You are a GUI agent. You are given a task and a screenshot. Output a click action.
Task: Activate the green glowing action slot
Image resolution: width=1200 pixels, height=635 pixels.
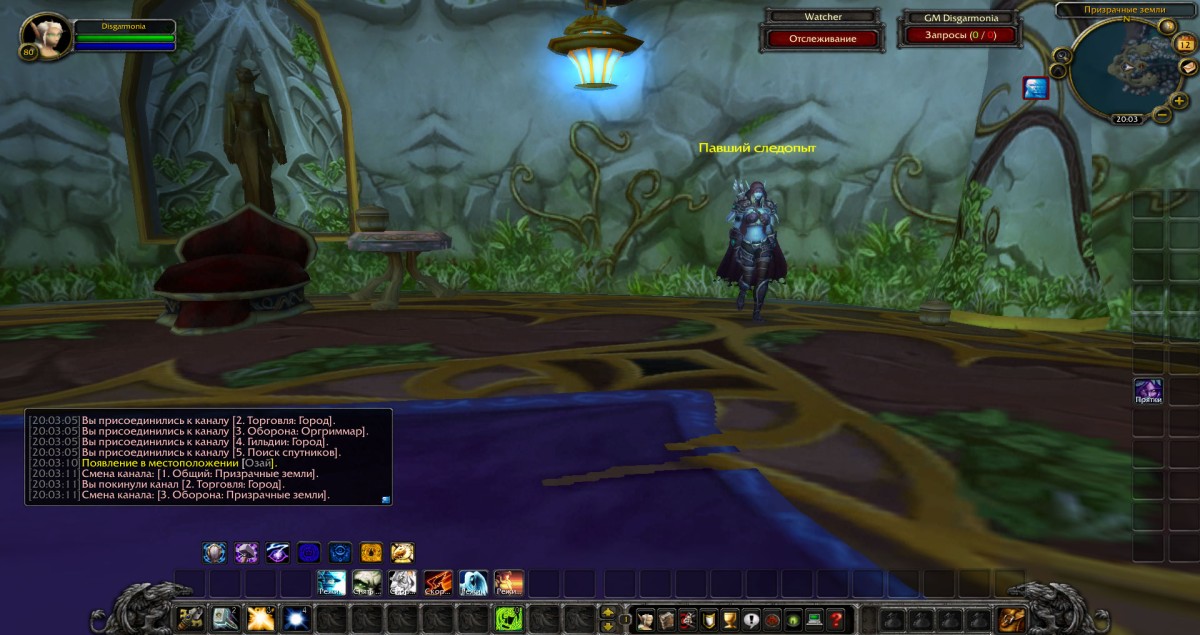[509, 619]
